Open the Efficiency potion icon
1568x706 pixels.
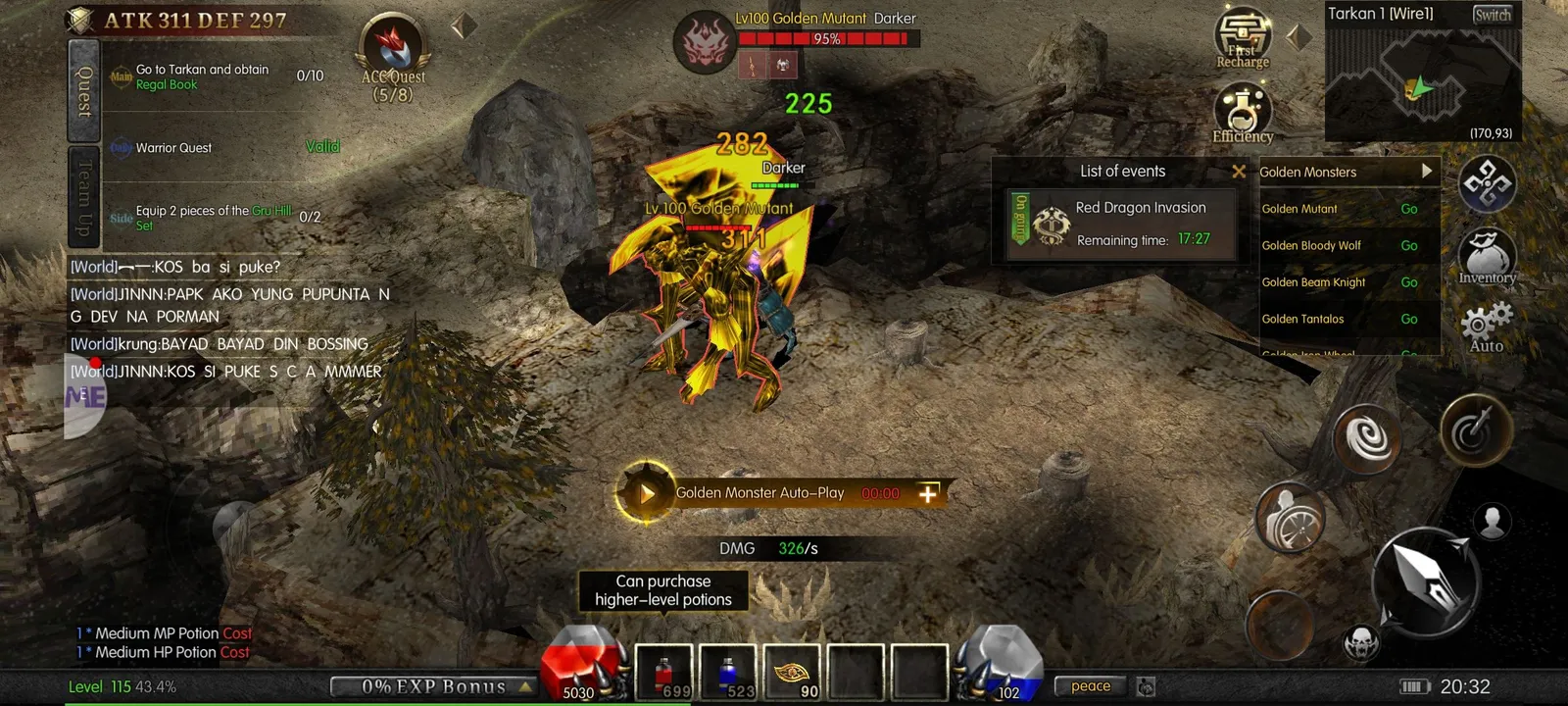pos(1243,114)
